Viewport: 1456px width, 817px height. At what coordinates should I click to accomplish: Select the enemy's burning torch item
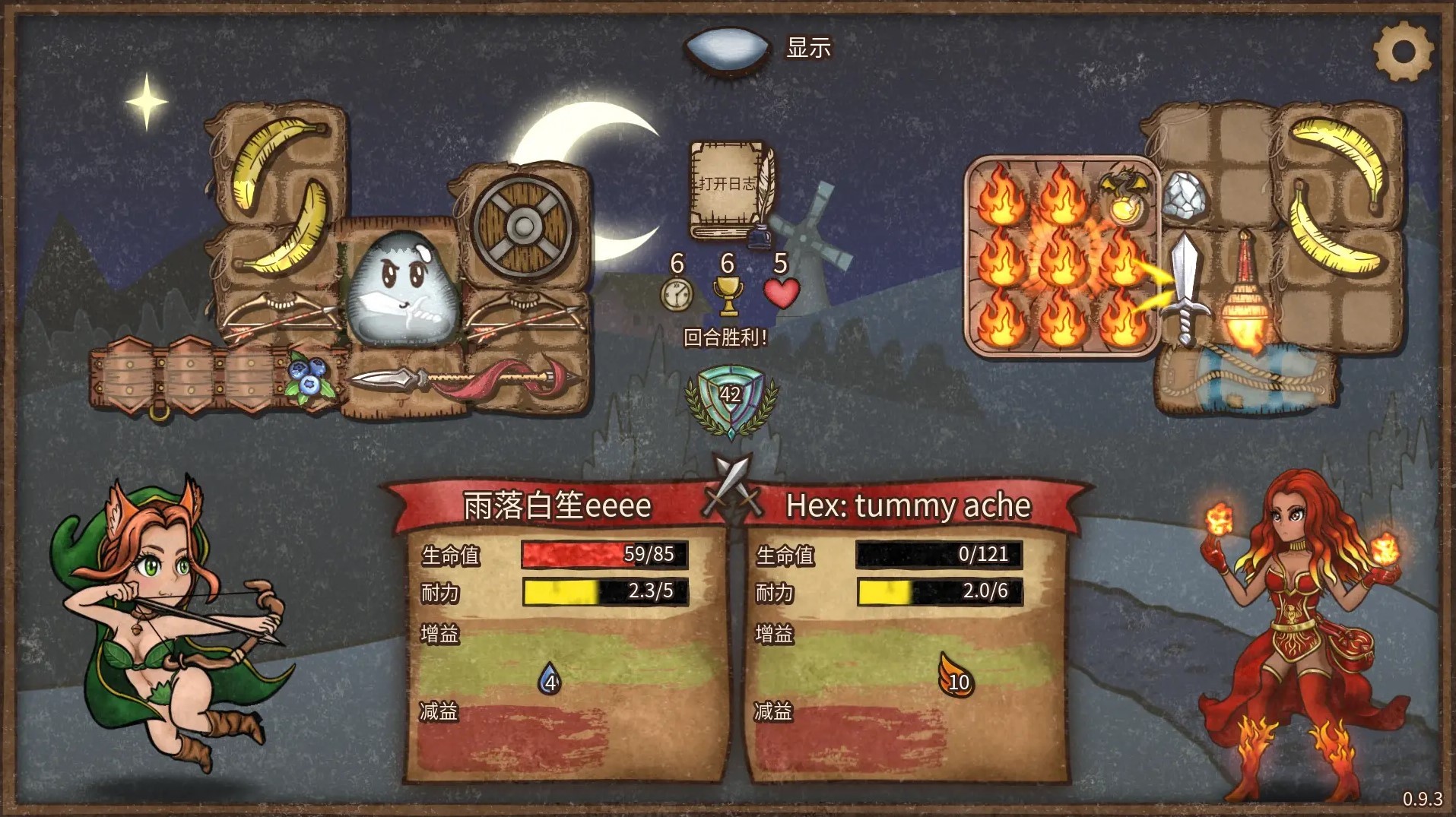point(1244,293)
